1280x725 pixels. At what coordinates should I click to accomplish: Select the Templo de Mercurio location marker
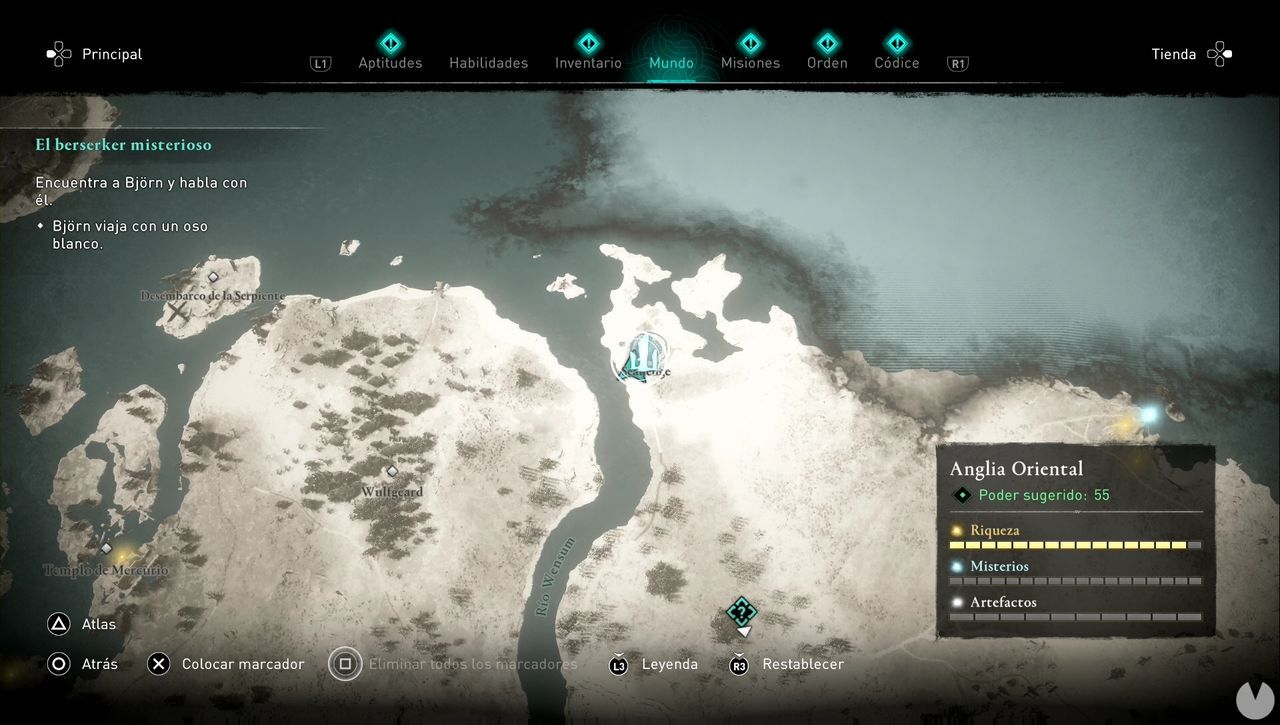pos(106,548)
